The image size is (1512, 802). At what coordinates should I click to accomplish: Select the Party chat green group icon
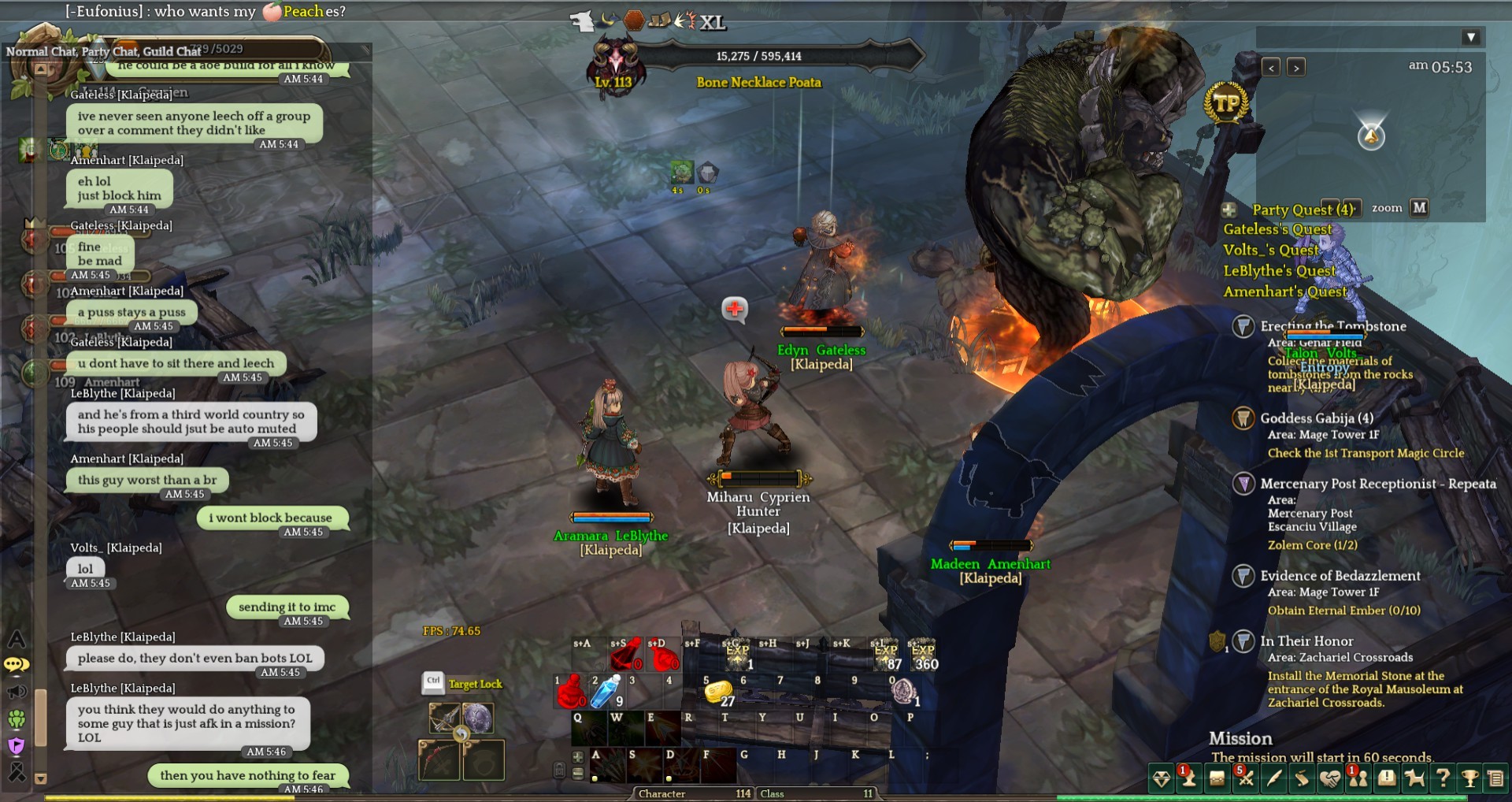[17, 718]
